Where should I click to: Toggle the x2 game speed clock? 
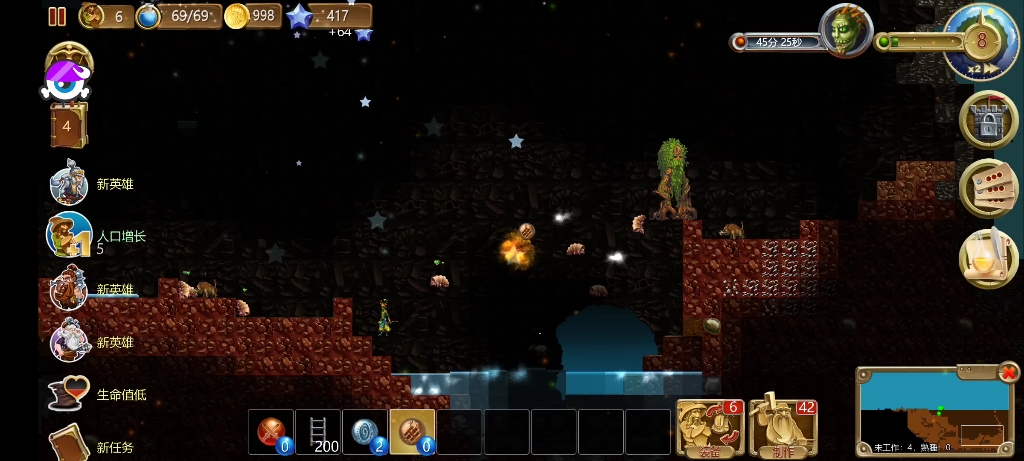[981, 42]
